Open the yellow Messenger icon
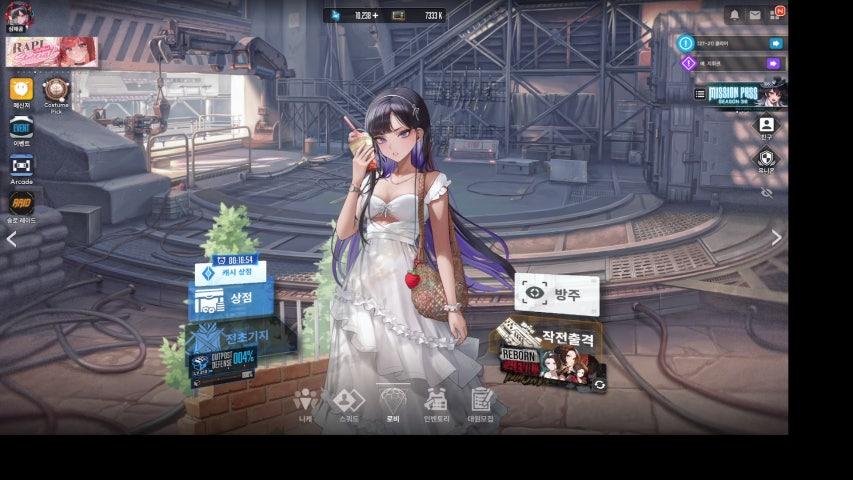Screen dimensions: 853x480 point(21,91)
